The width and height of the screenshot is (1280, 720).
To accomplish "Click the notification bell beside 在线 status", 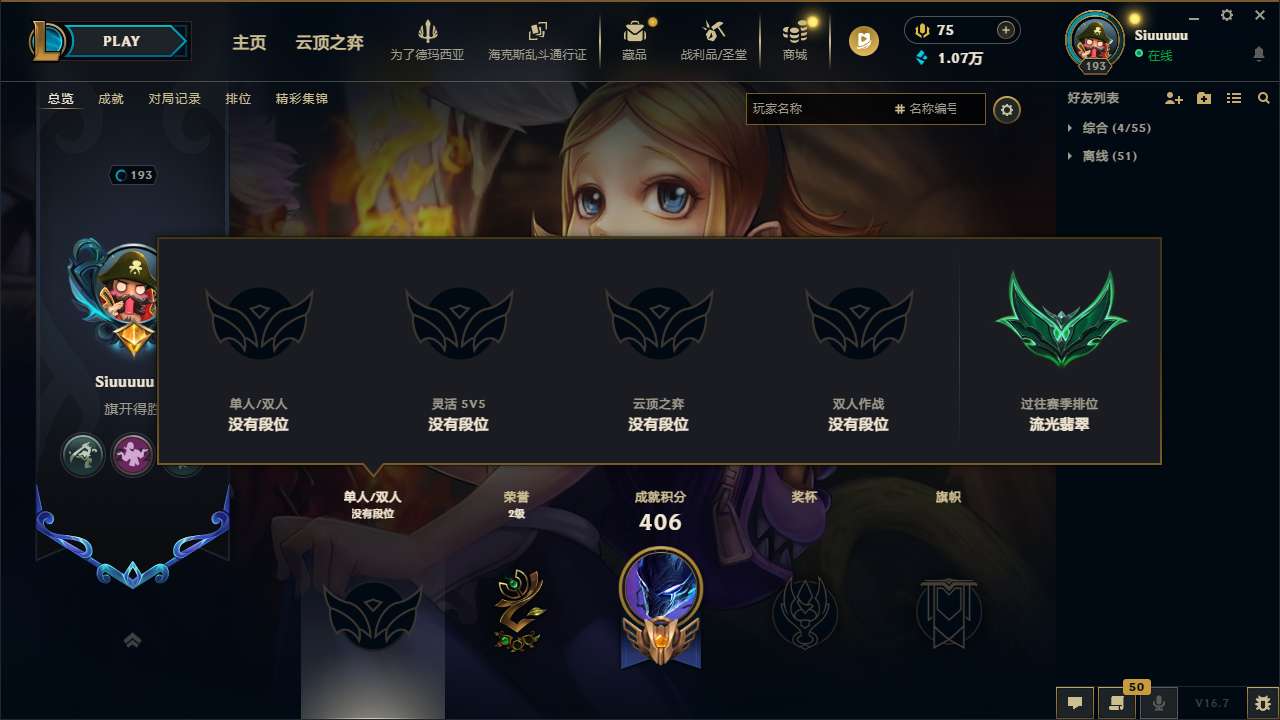I will 1258,52.
